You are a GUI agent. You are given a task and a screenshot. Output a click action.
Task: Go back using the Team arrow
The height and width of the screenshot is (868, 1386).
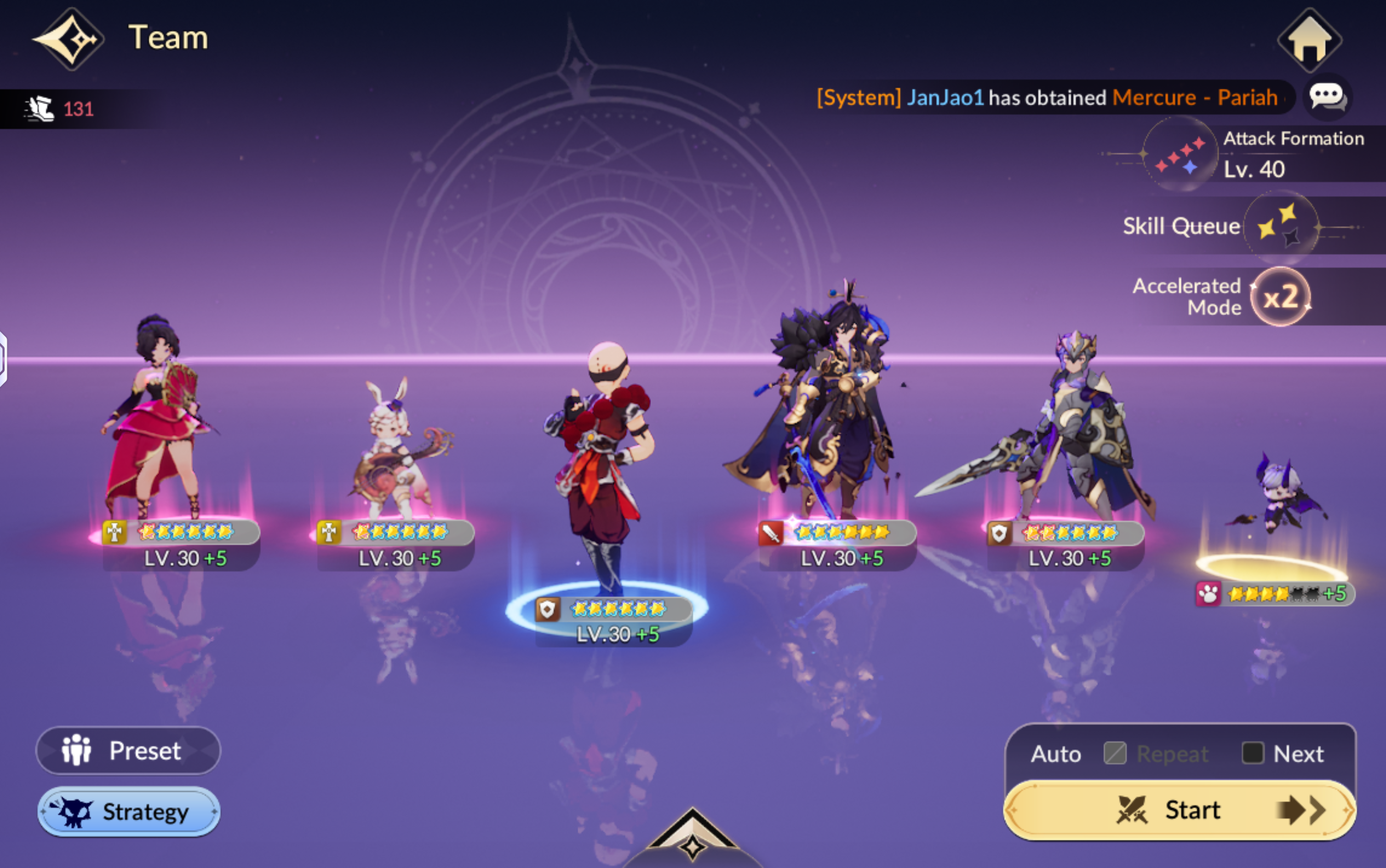point(69,39)
